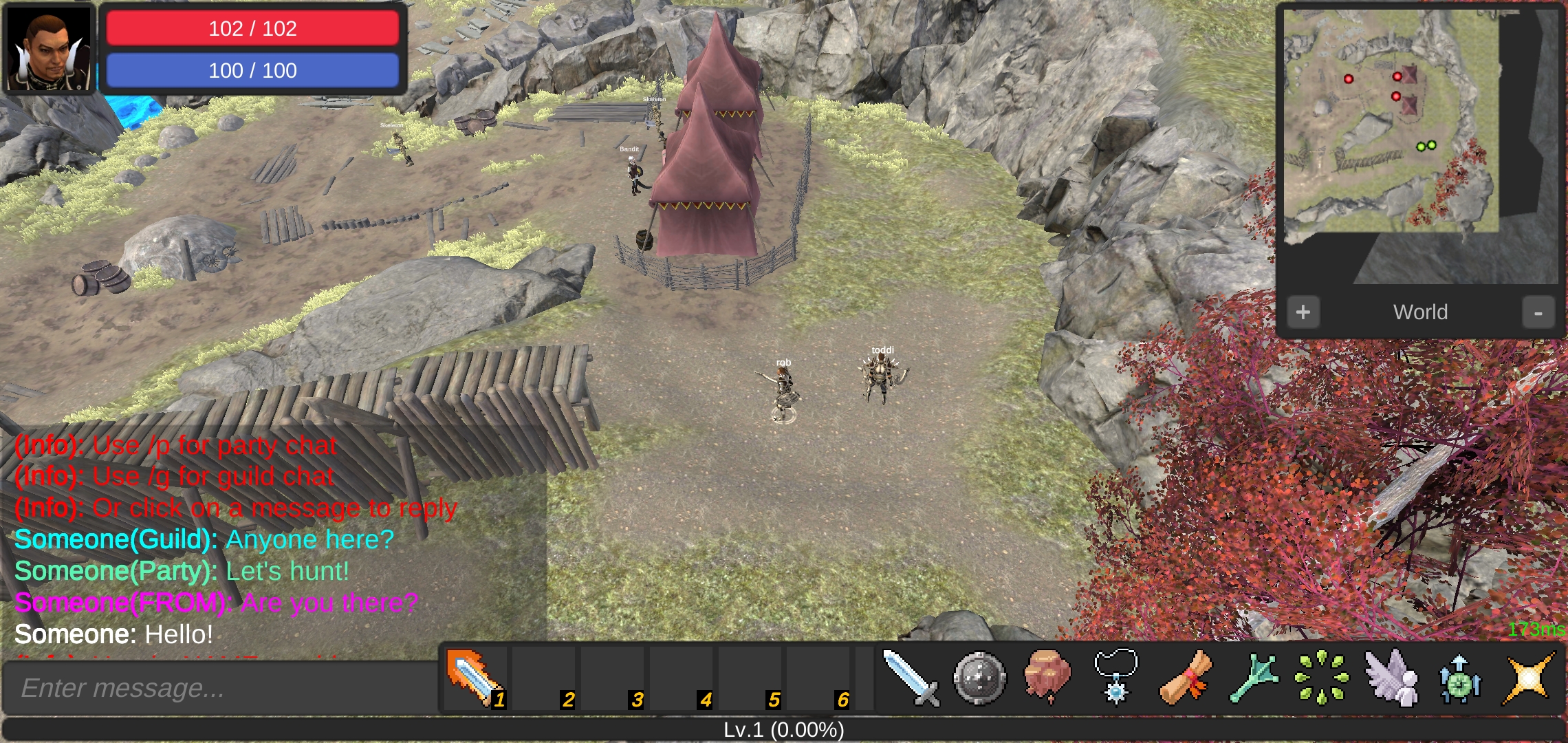The height and width of the screenshot is (743, 1568).
Task: Open the quest scroll icon
Action: click(x=1185, y=679)
